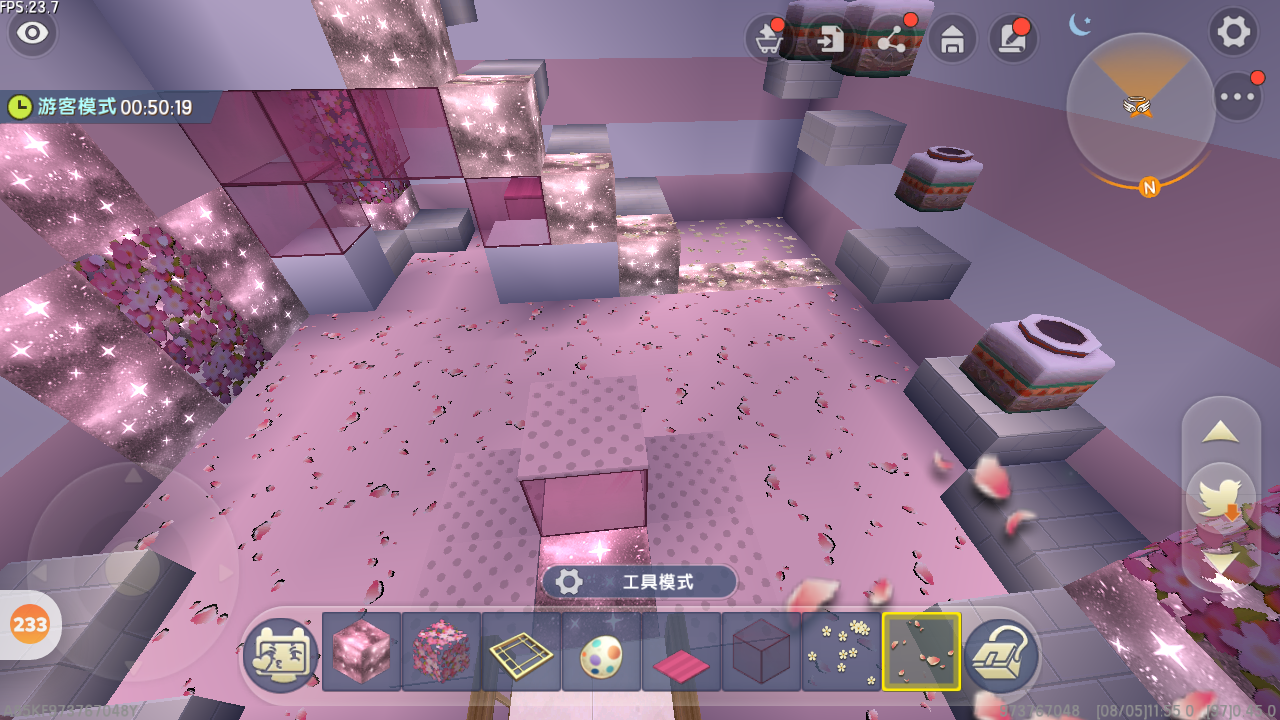
Task: Toggle the eye visibility icon
Action: coord(33,33)
